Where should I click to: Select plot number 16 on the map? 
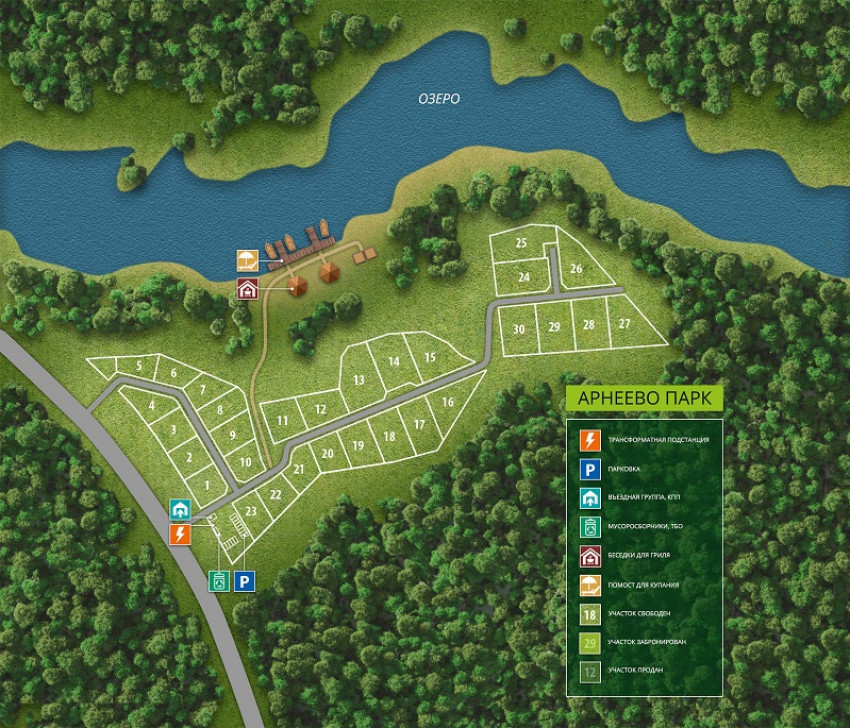[x=447, y=402]
